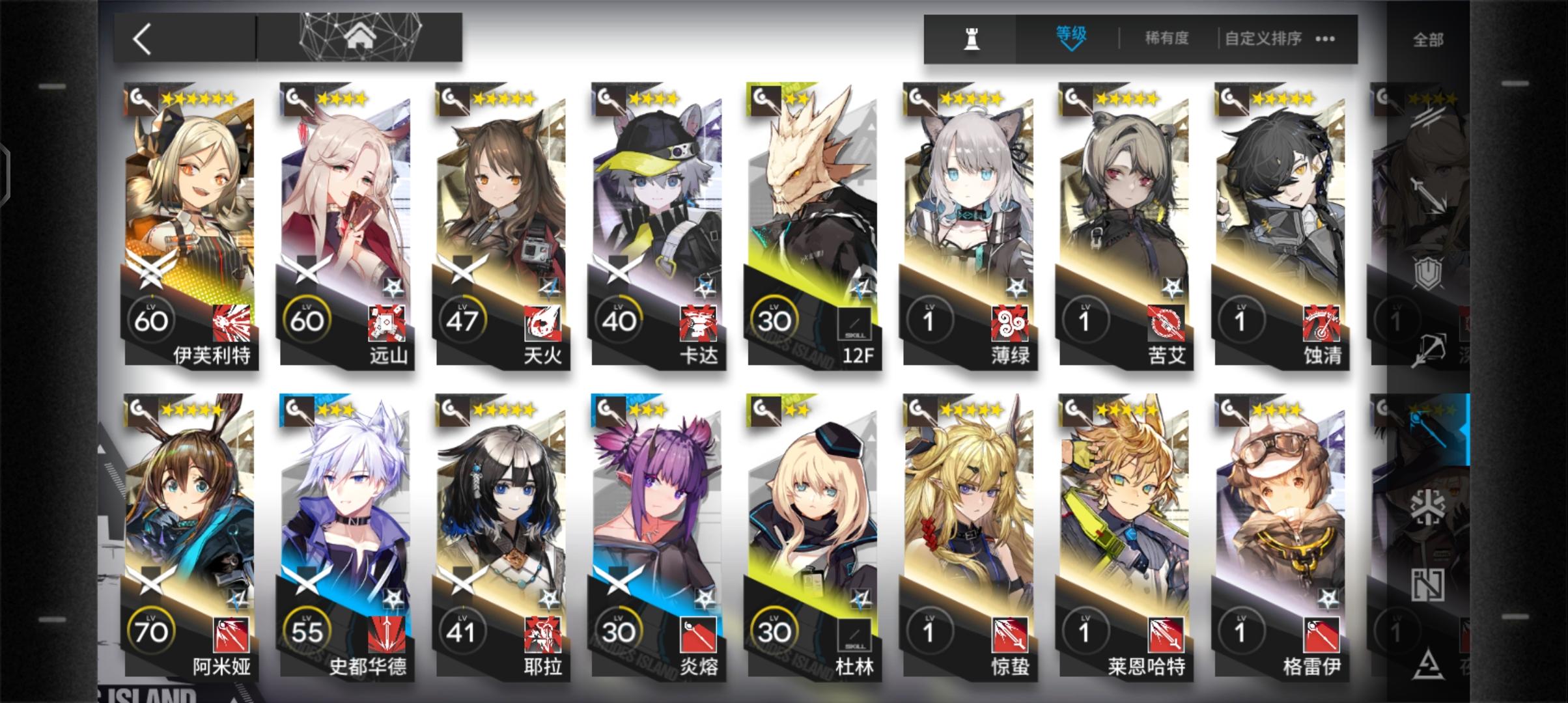Open 自定义排序 from the sort bar
1568x703 pixels.
(x=1263, y=38)
